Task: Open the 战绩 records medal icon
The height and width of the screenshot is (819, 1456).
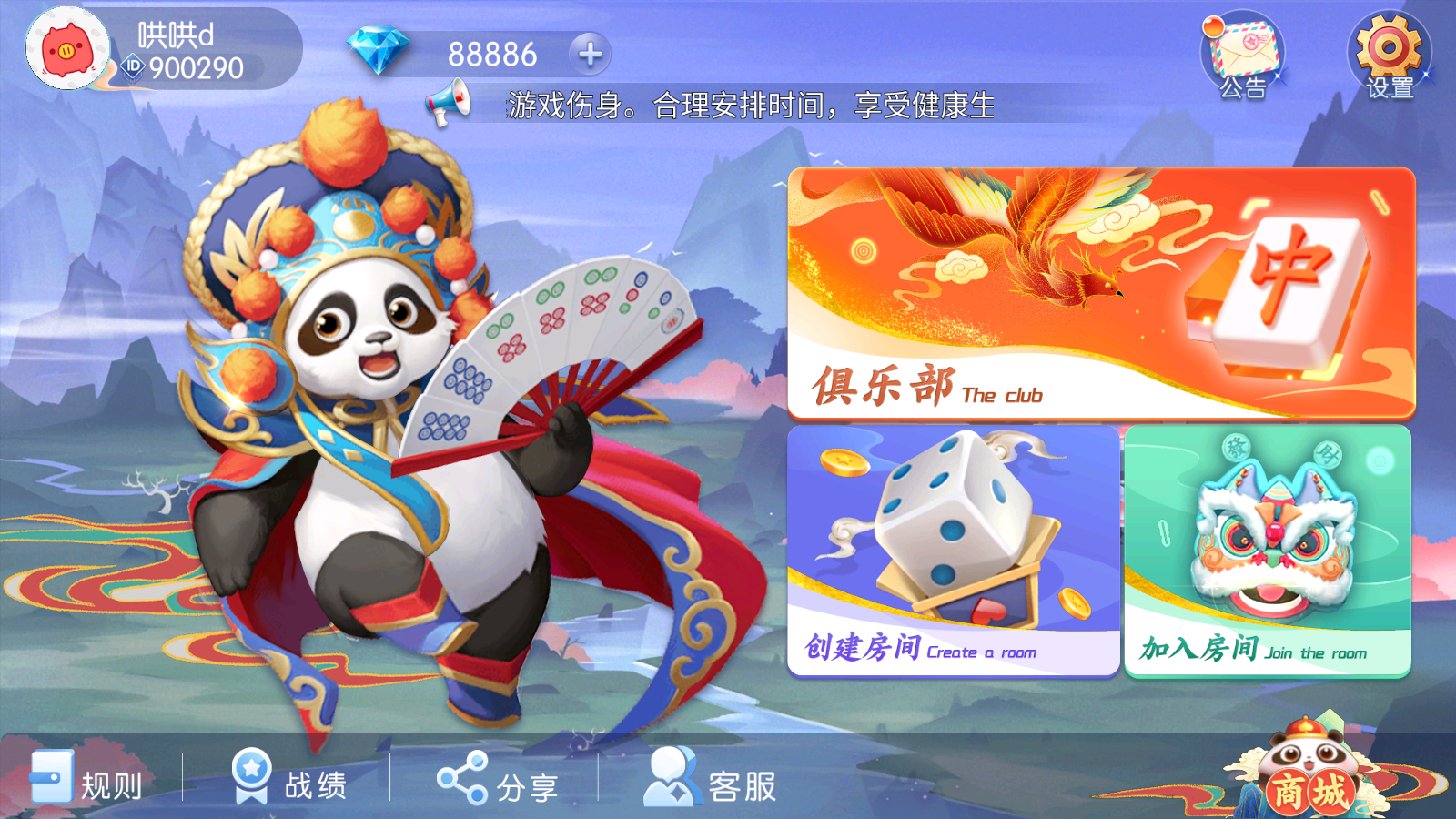Action: coord(248,778)
